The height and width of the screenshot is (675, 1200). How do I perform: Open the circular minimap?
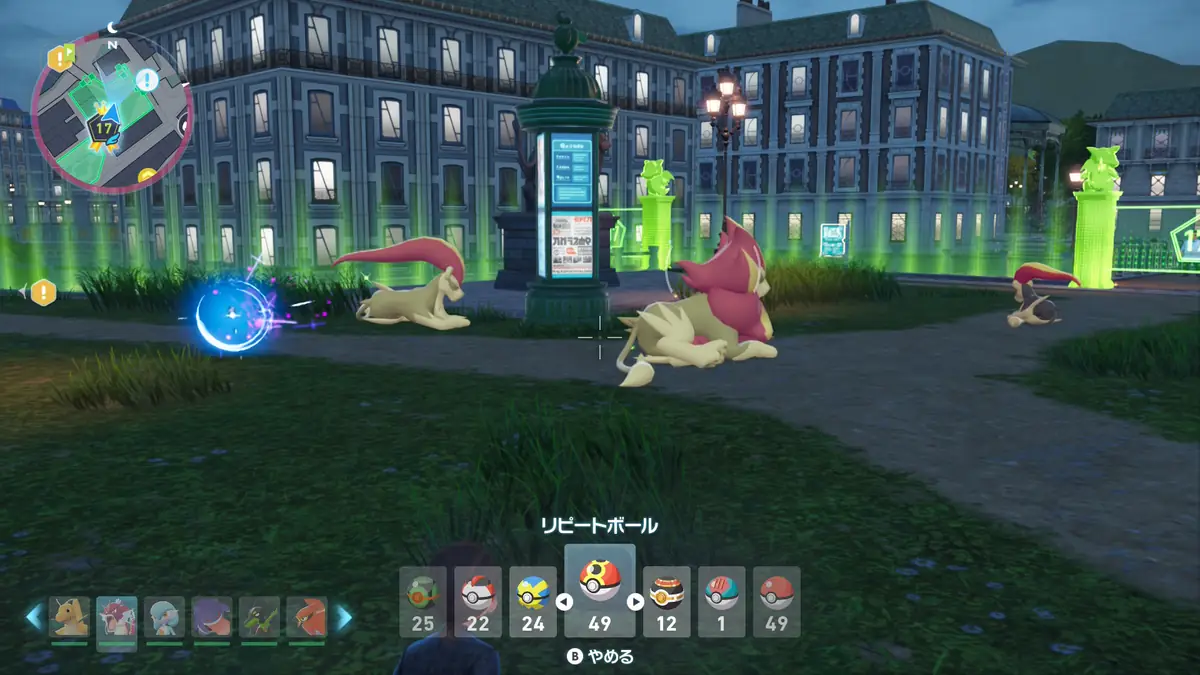coord(111,111)
